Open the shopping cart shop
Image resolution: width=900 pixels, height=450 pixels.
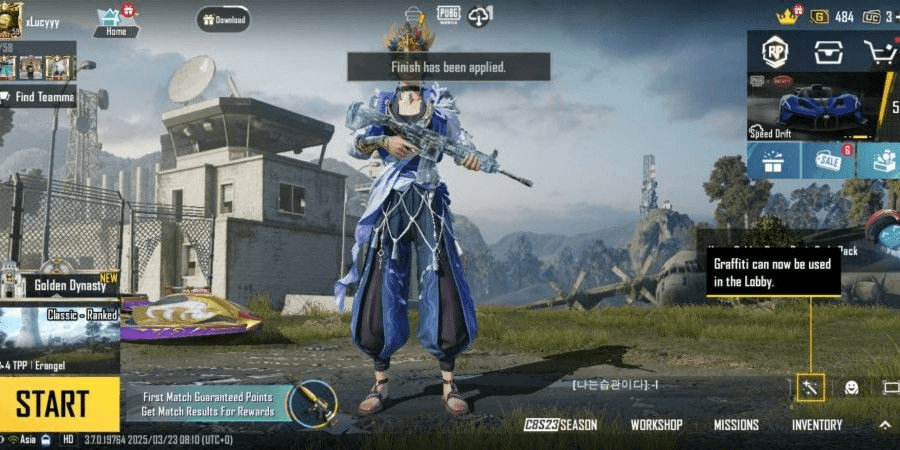click(879, 53)
